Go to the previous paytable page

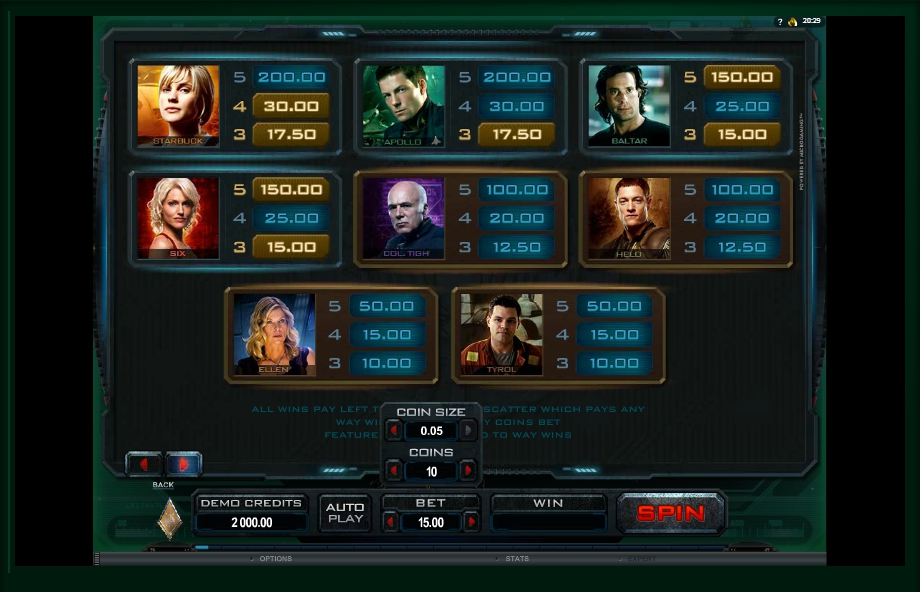pos(144,464)
